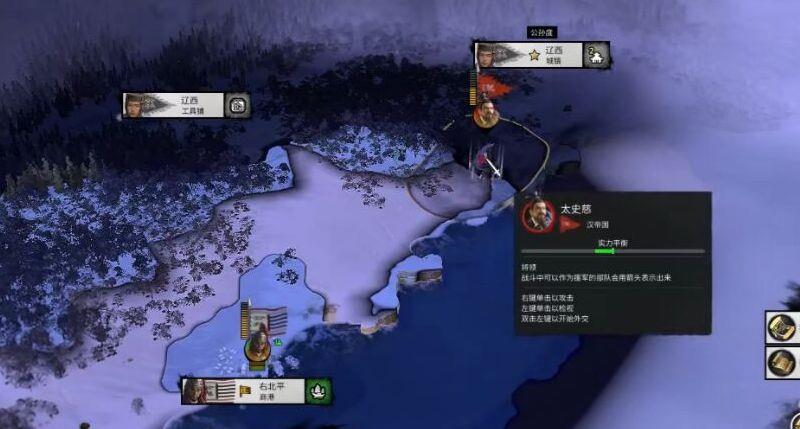
Task: Select the army general token above 右北平
Action: 258,346
